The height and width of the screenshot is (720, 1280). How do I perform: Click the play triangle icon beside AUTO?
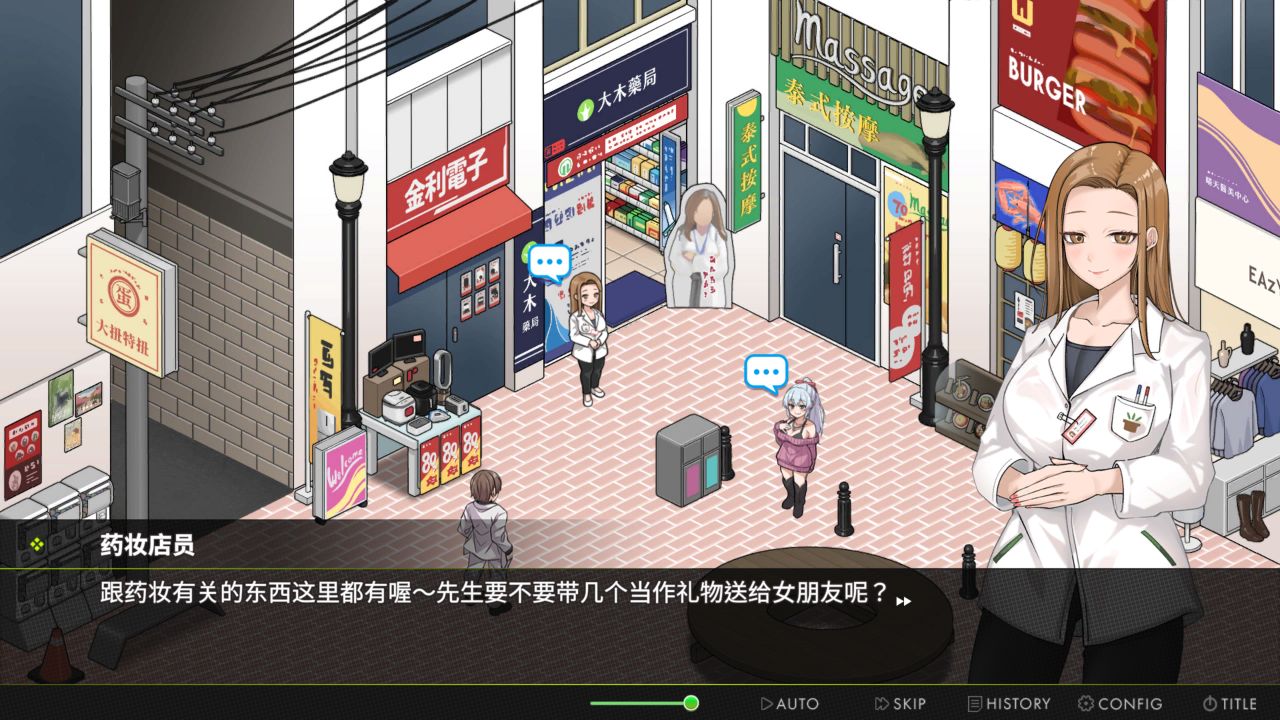tap(765, 703)
